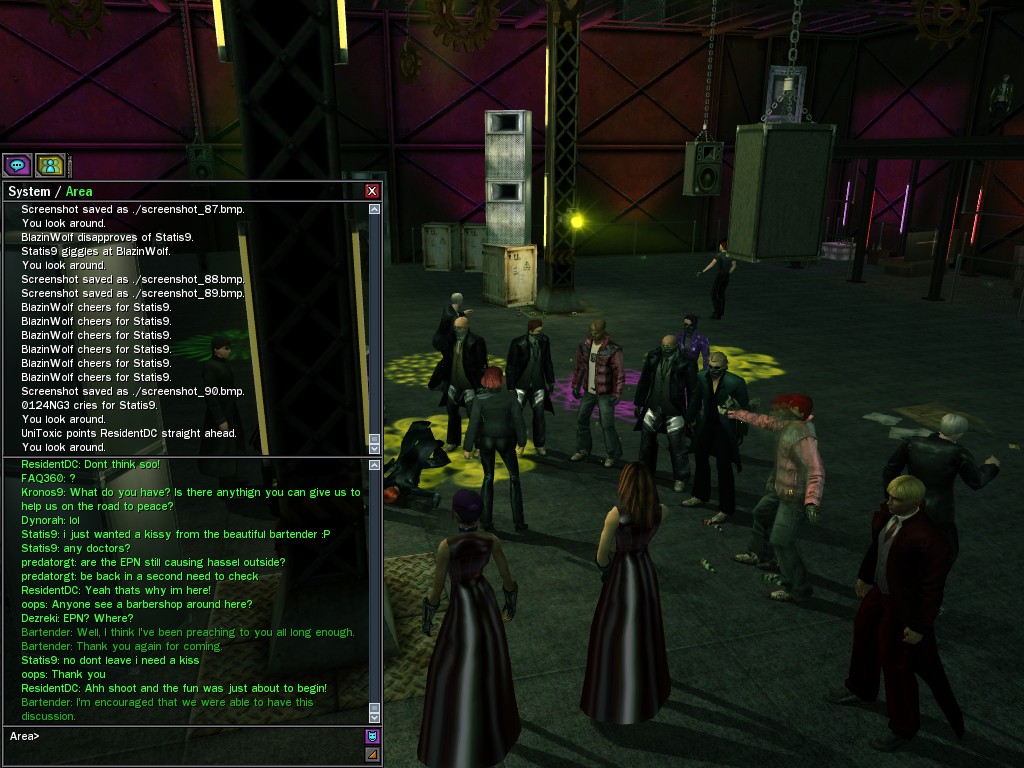Click the area chat scroll-up arrow

(x=375, y=464)
